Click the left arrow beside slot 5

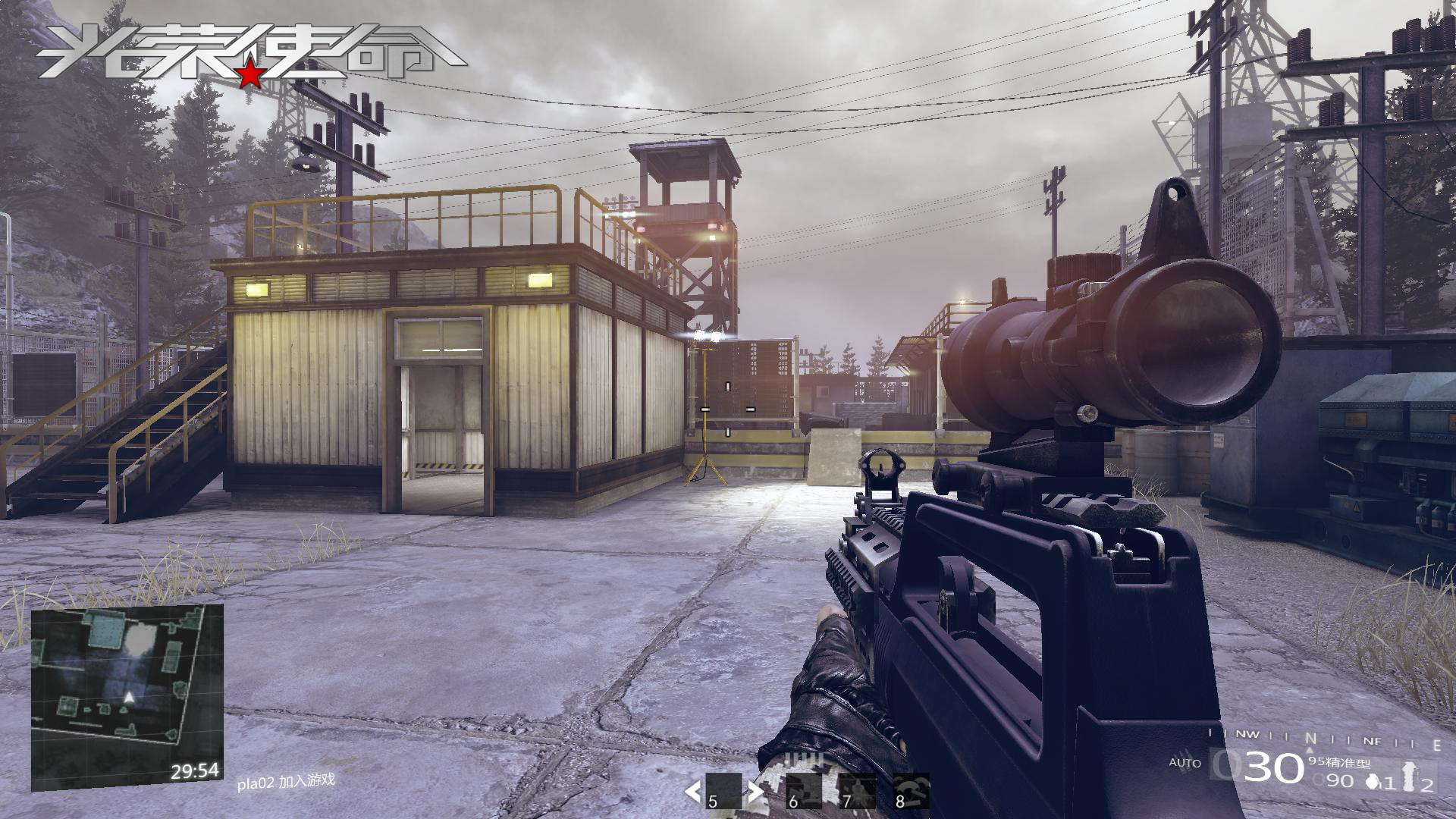point(692,792)
